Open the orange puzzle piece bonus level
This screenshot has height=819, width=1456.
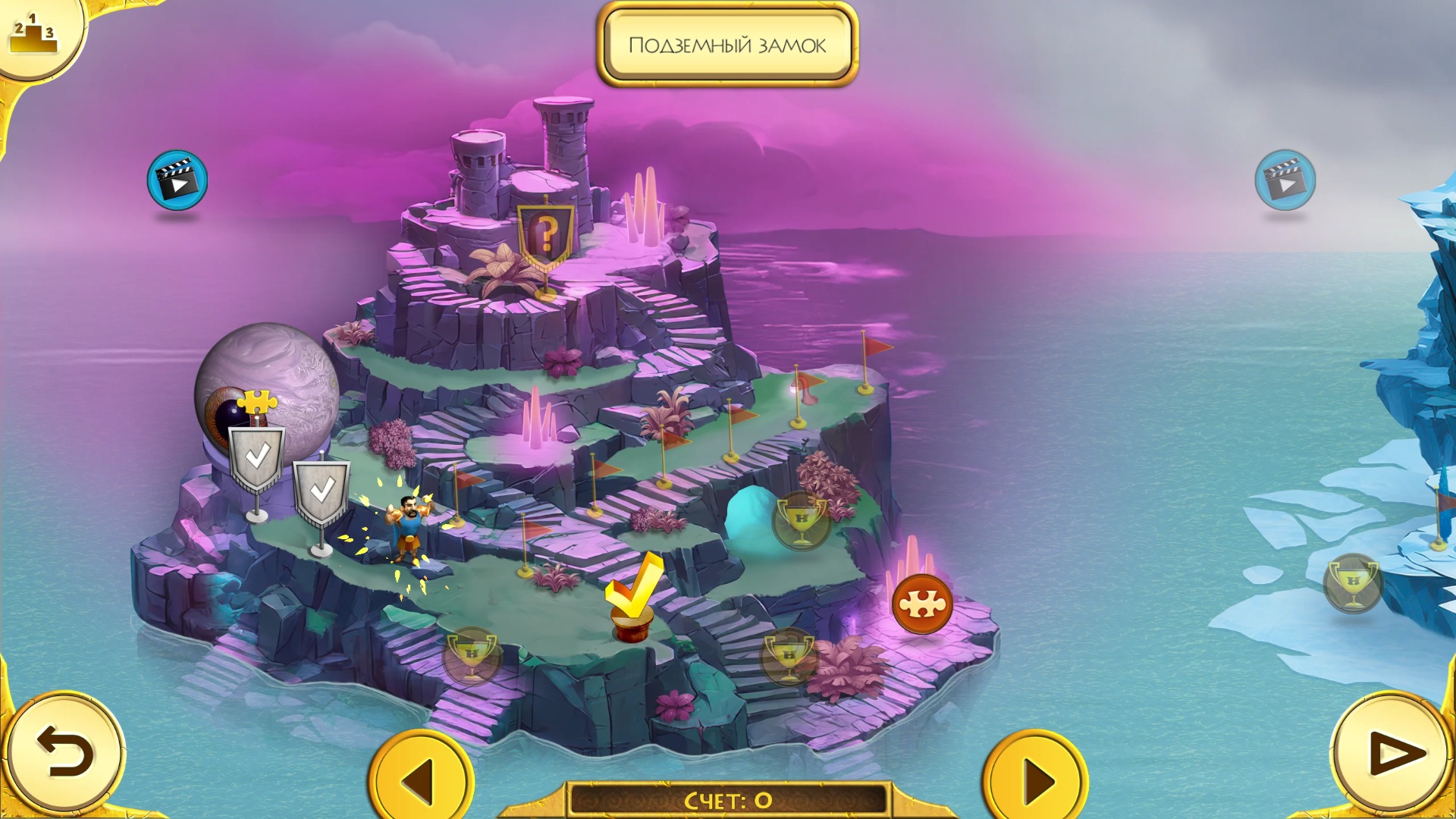[x=921, y=604]
